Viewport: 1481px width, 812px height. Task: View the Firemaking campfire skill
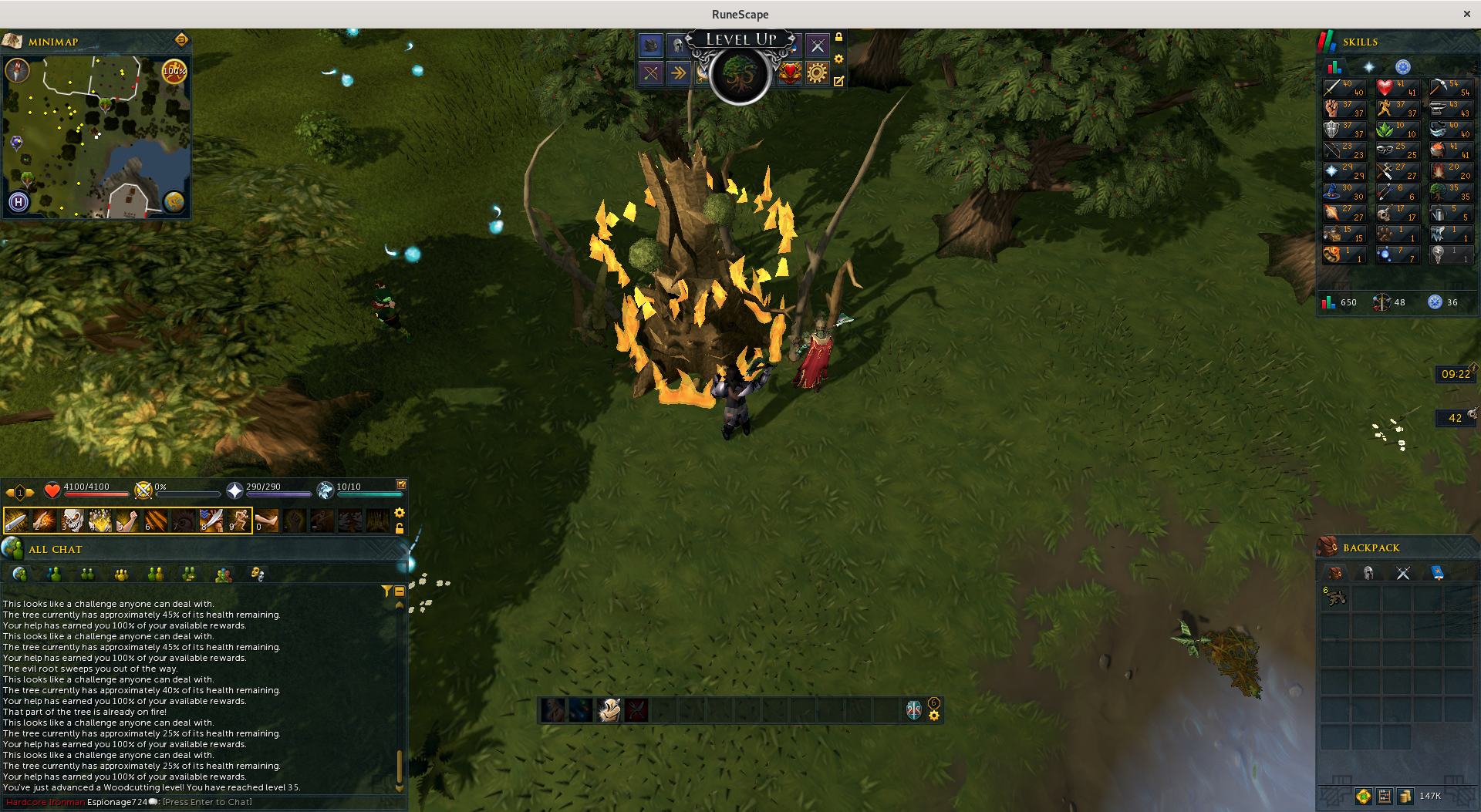(x=1450, y=171)
